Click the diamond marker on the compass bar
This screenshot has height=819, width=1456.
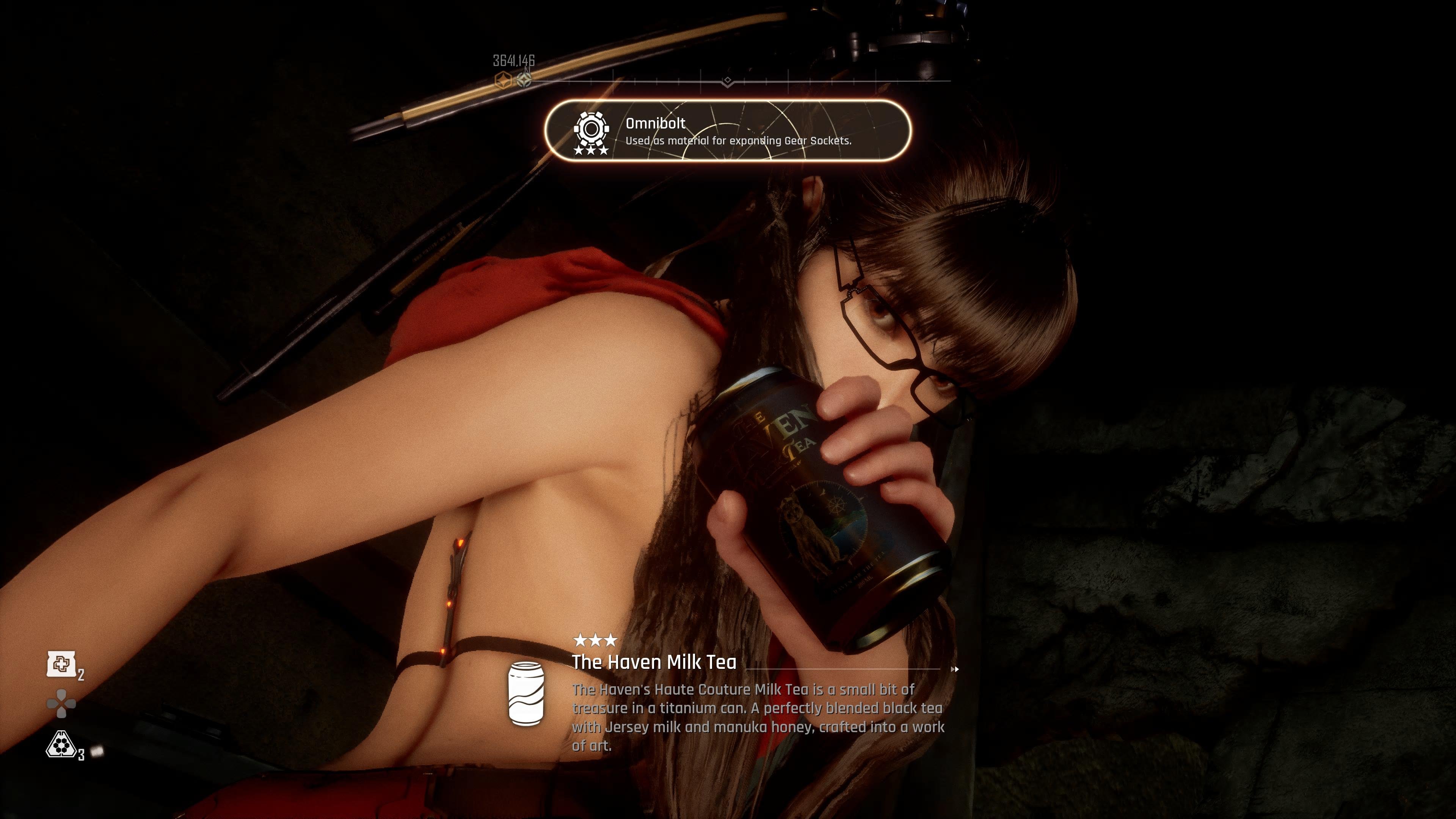728,81
